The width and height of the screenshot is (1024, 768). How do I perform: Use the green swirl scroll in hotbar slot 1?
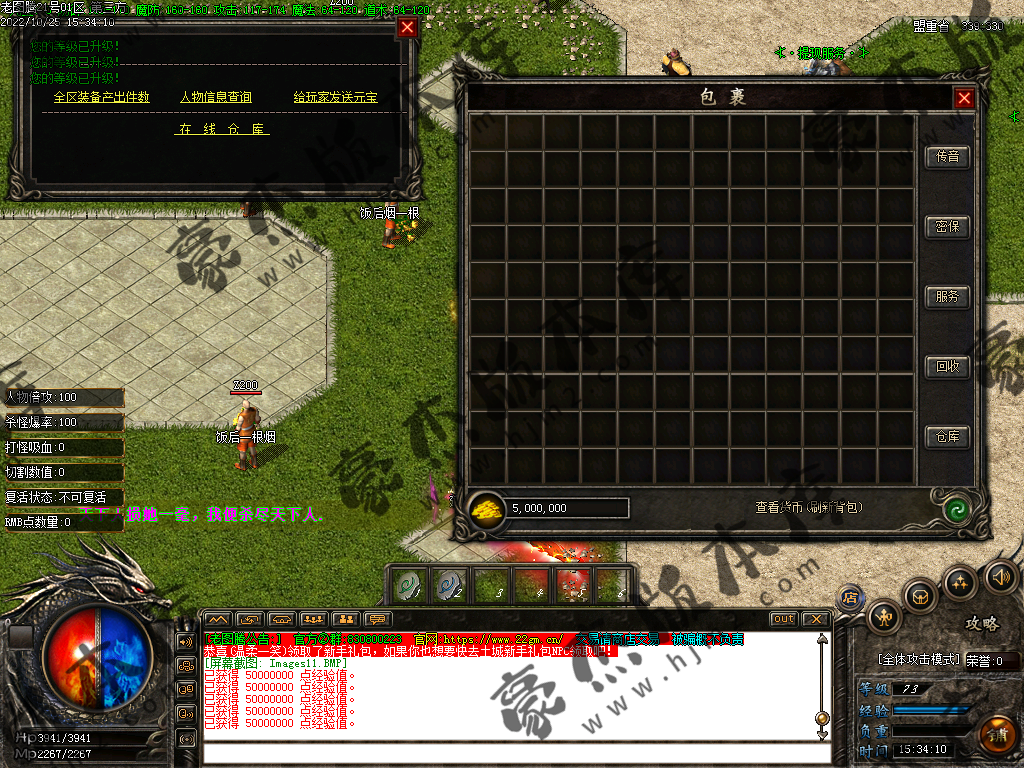pyautogui.click(x=408, y=585)
